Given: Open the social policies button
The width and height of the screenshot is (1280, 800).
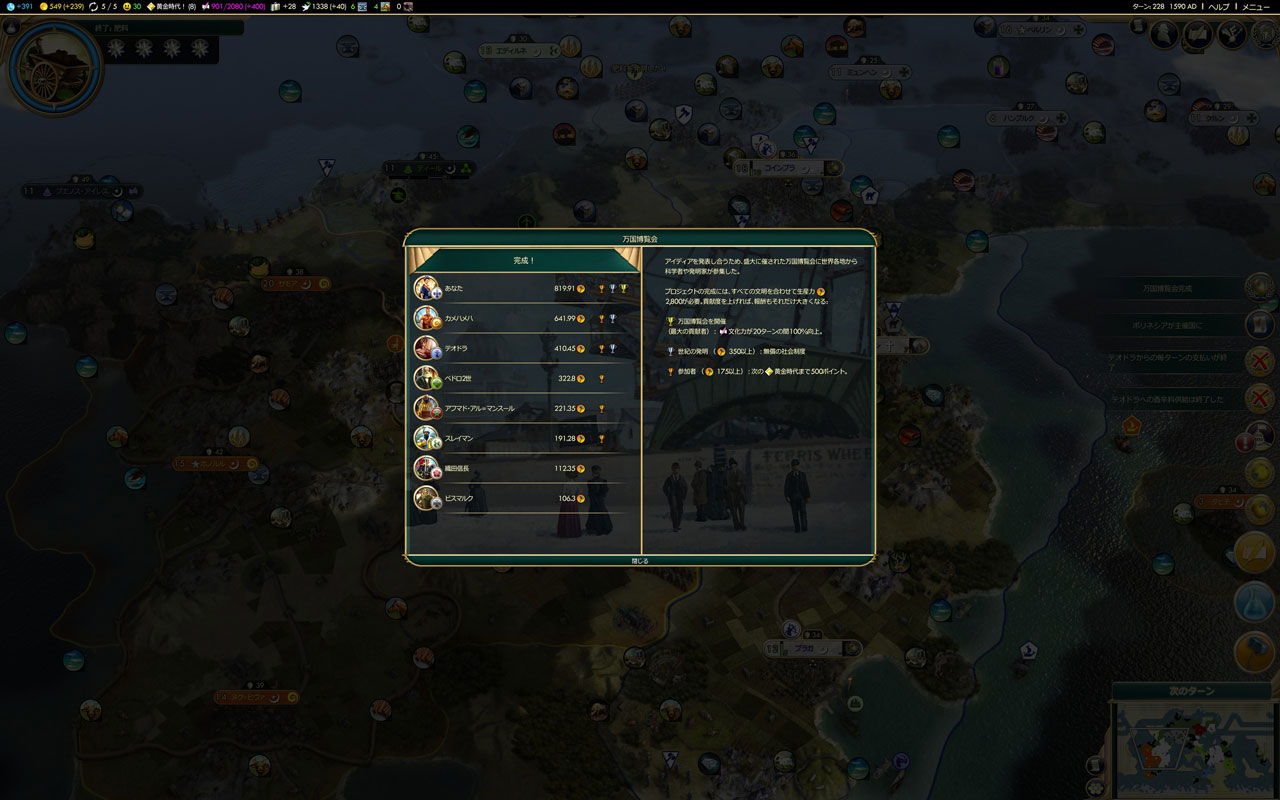Looking at the screenshot, I should 1198,35.
